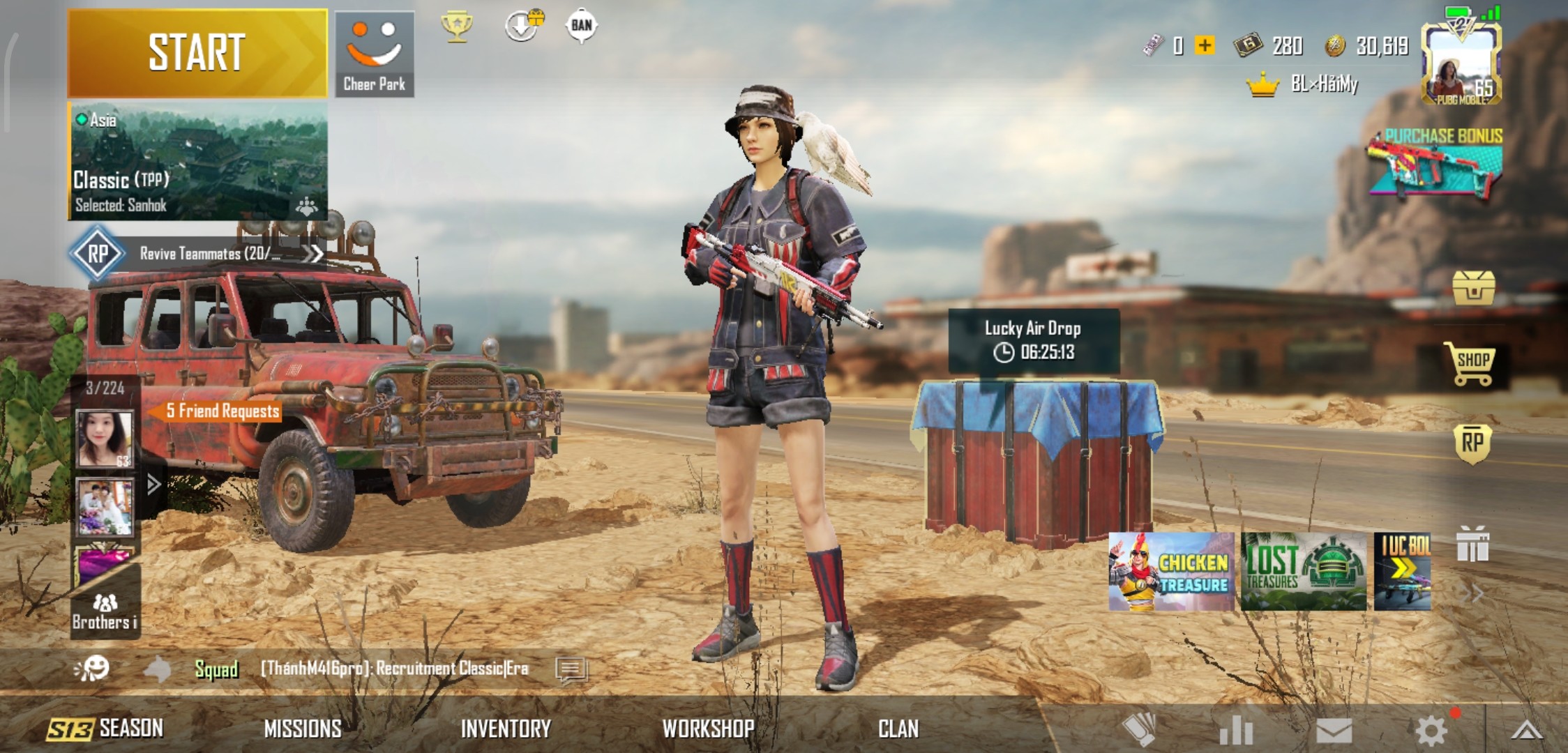Open the Lost Treasures event banner
1568x753 pixels.
1303,572
